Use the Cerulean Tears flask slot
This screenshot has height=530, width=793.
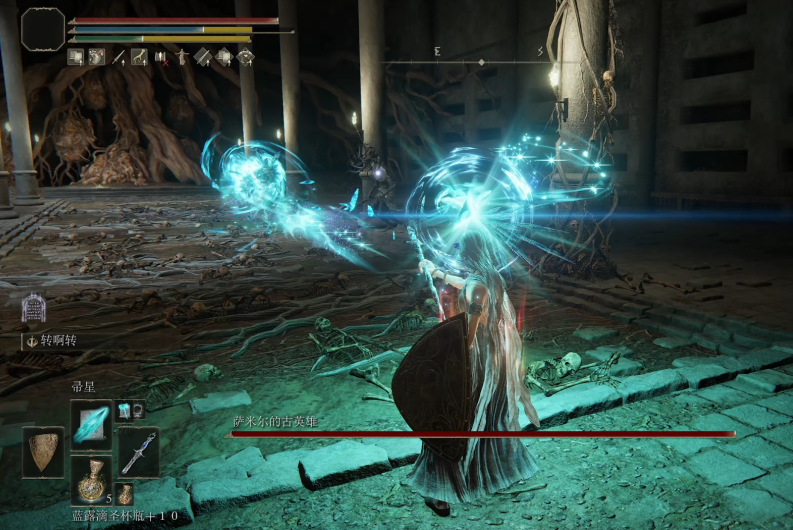tap(91, 479)
